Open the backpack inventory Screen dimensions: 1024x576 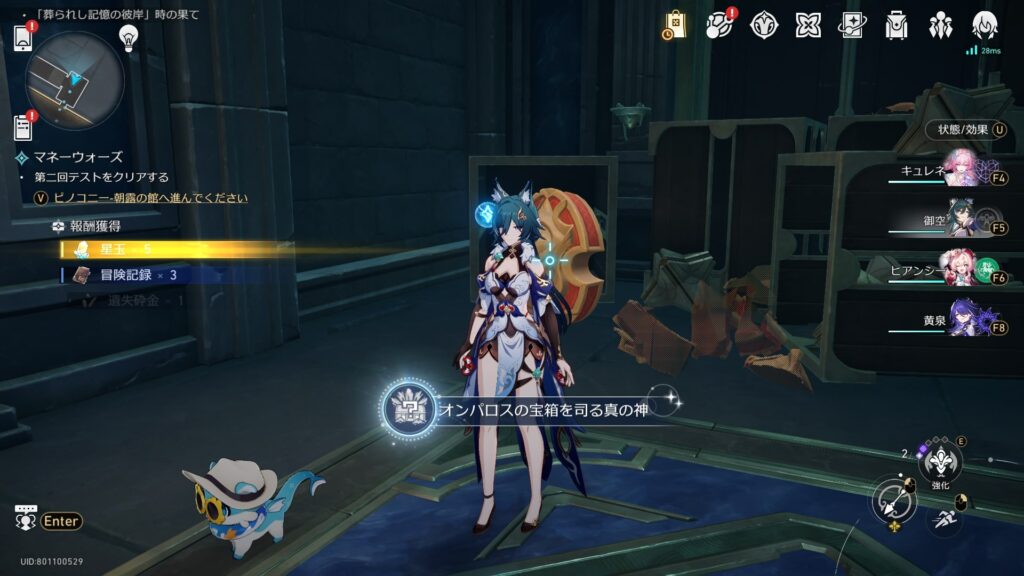click(897, 25)
